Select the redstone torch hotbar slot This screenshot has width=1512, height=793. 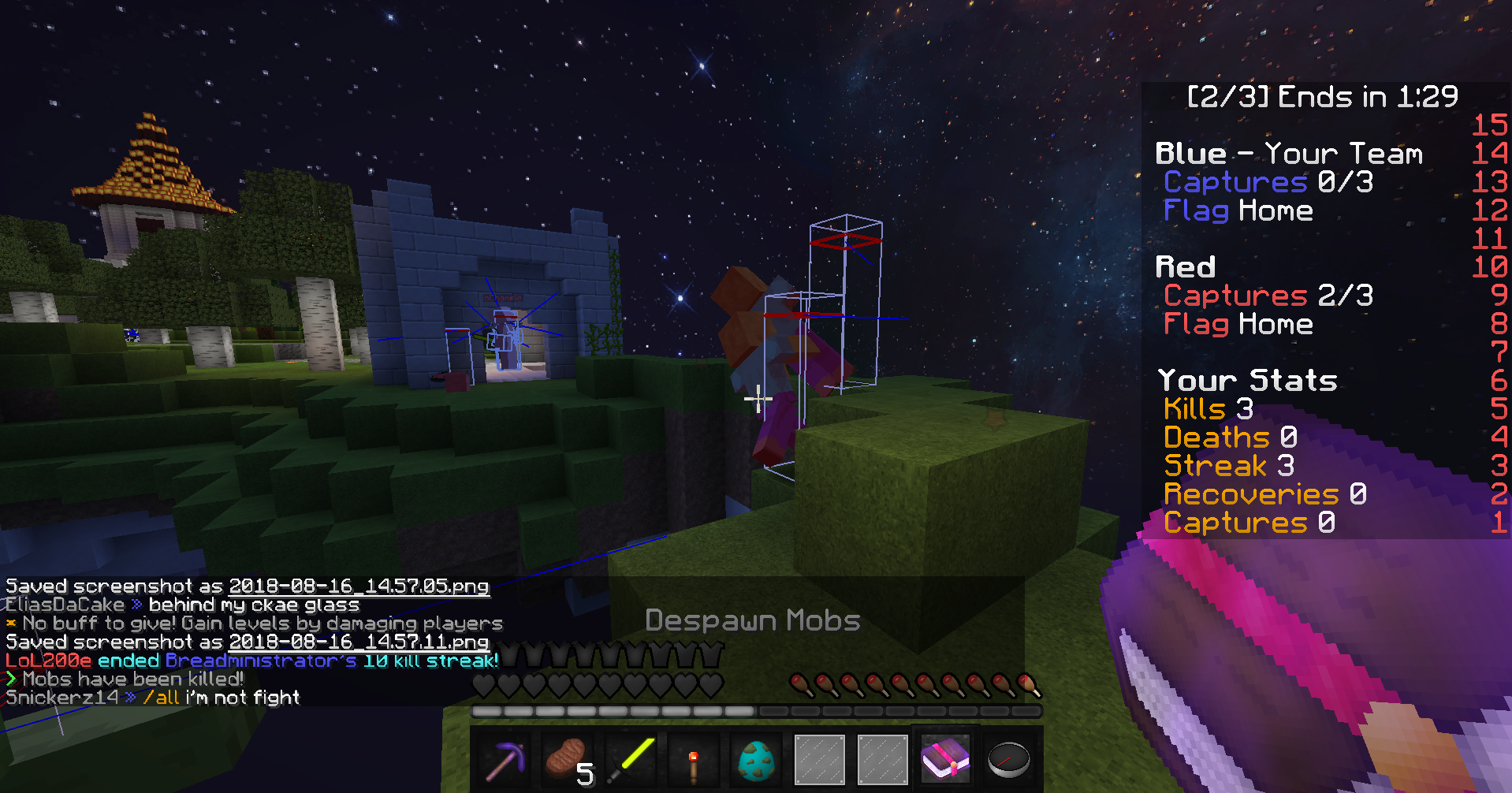[x=694, y=760]
